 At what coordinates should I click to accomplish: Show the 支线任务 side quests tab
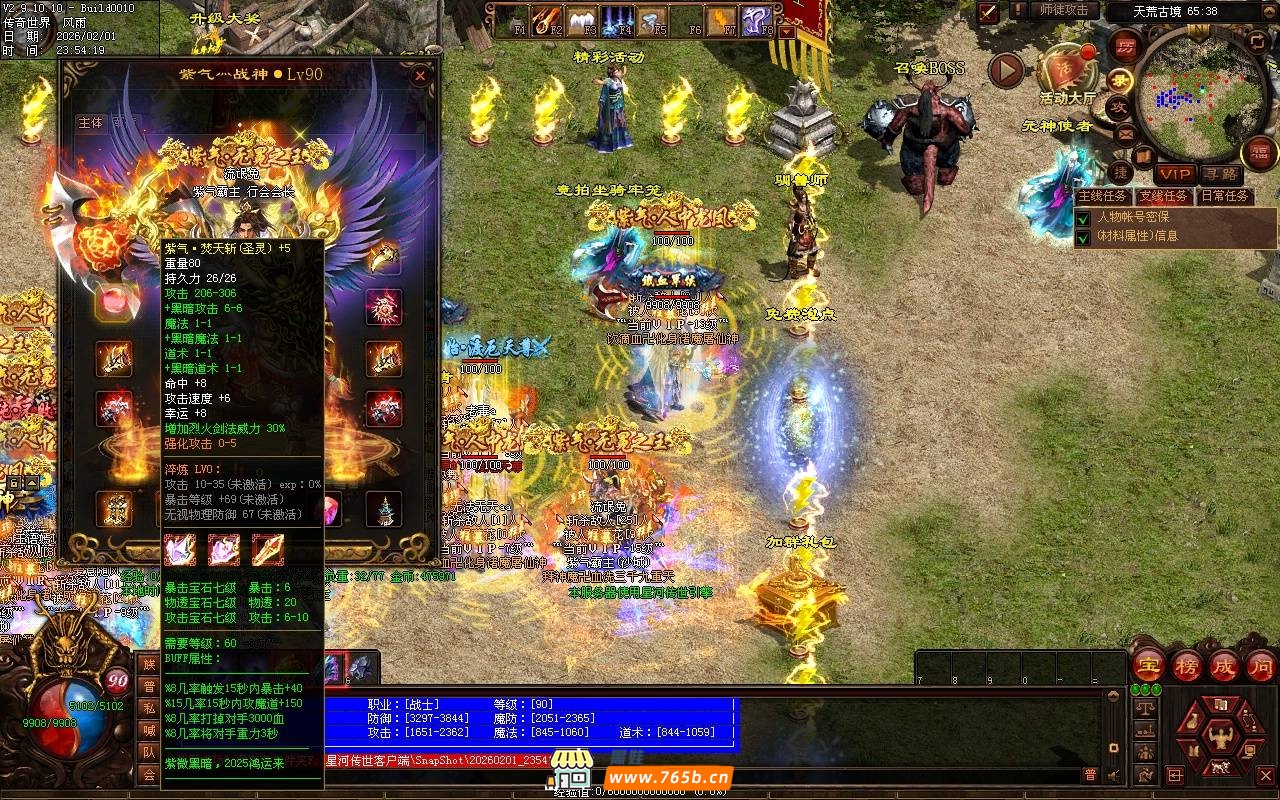[x=1163, y=196]
